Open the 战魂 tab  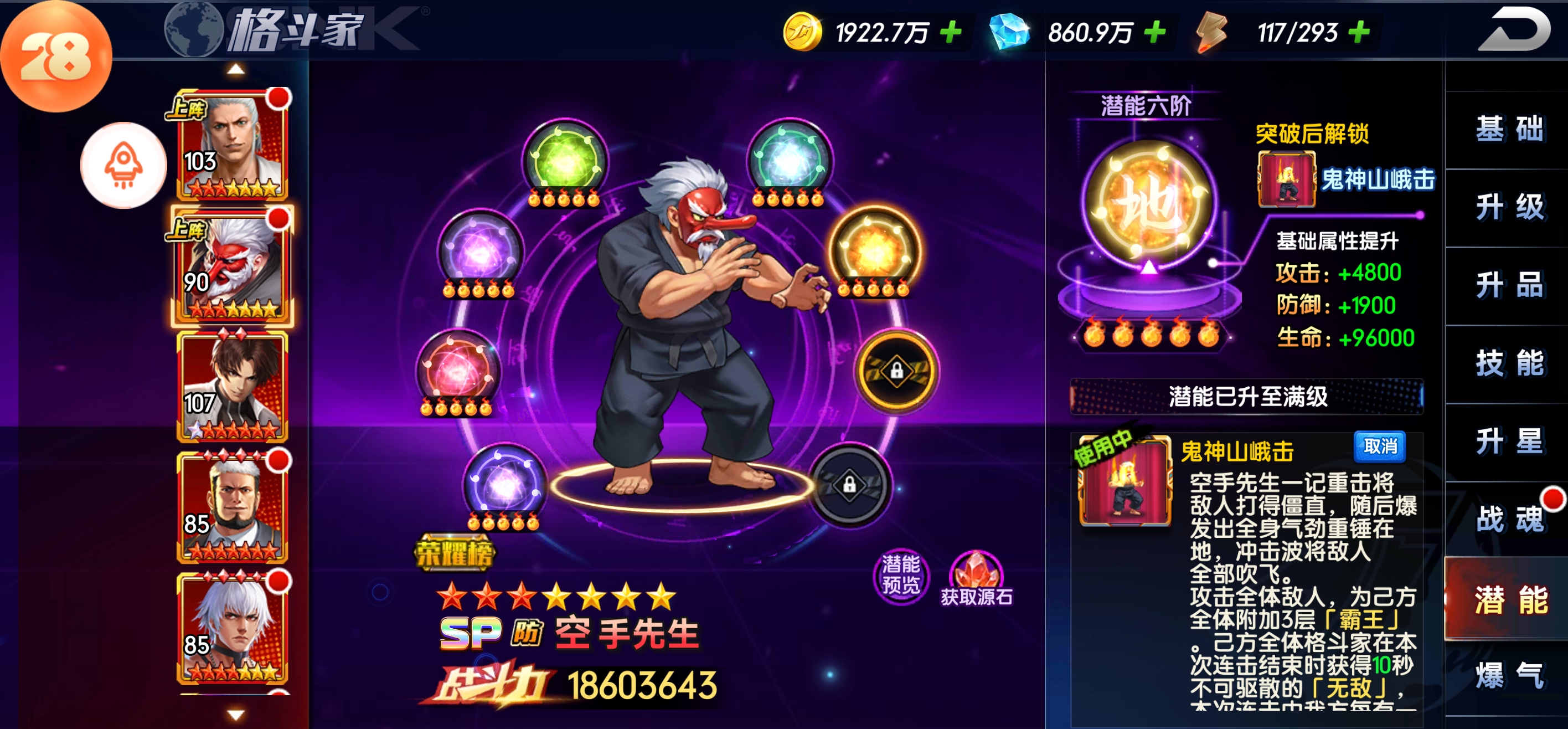coord(1509,520)
